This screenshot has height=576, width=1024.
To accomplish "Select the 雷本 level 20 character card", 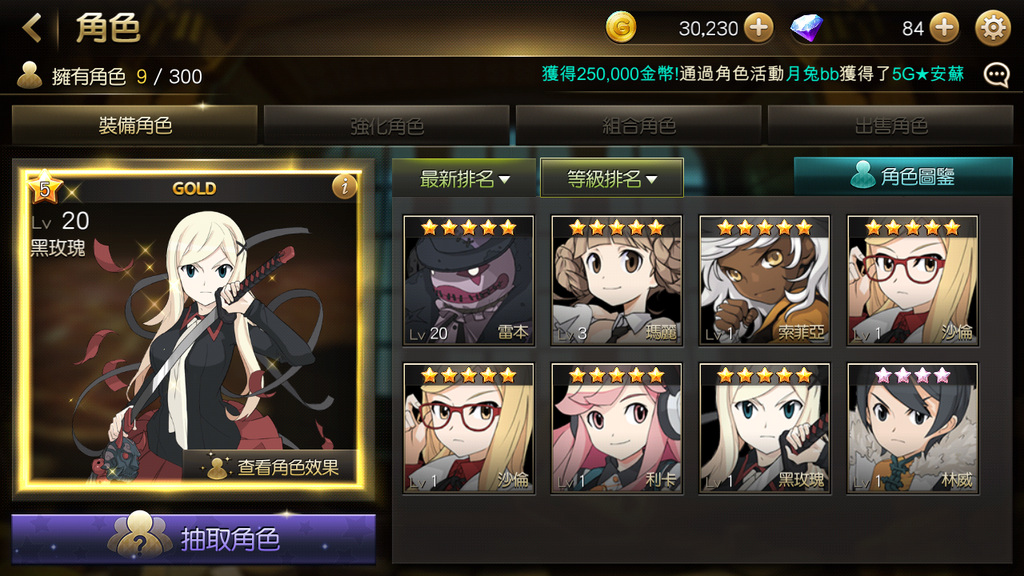I will [468, 281].
